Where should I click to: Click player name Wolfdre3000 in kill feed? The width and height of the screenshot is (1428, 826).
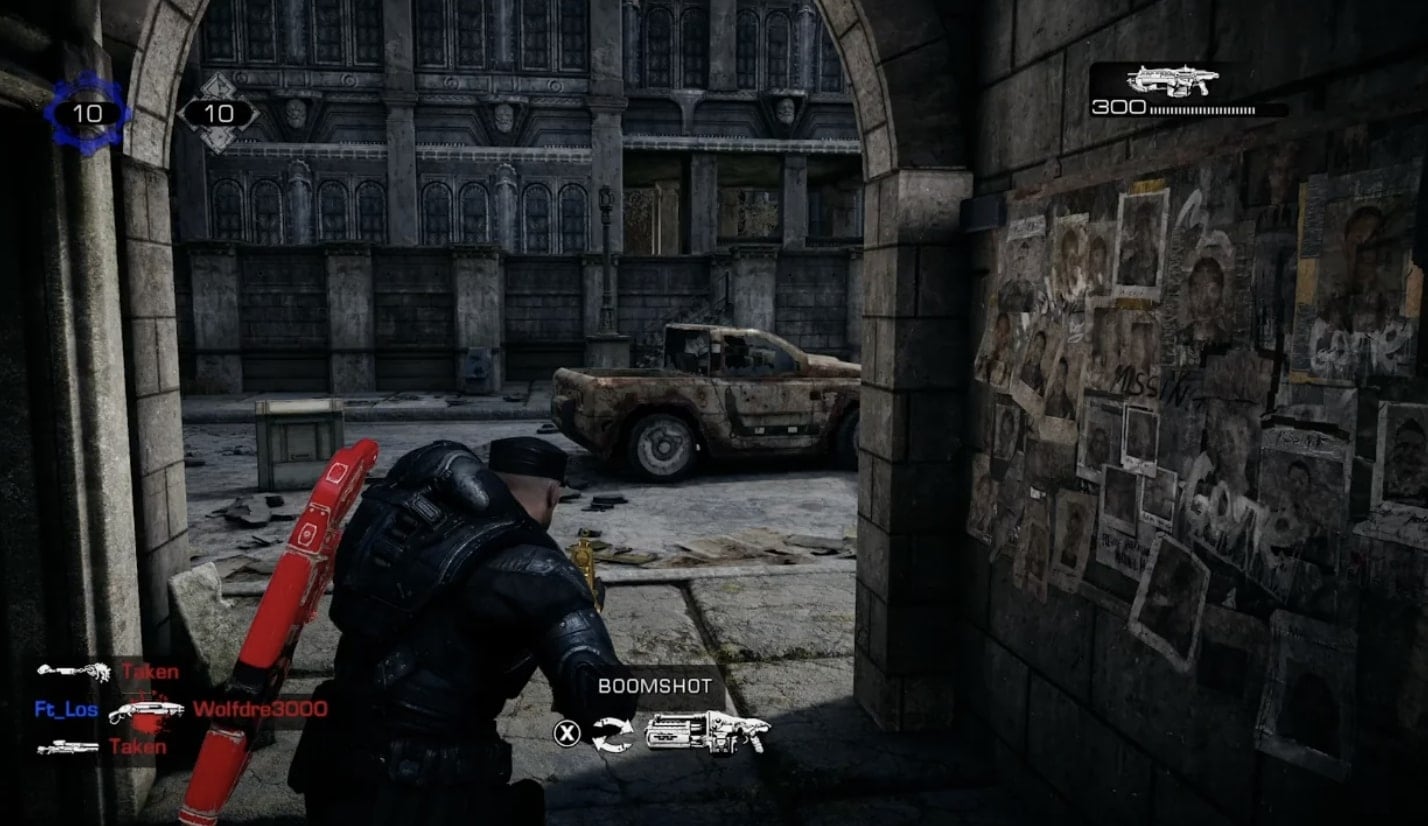260,710
